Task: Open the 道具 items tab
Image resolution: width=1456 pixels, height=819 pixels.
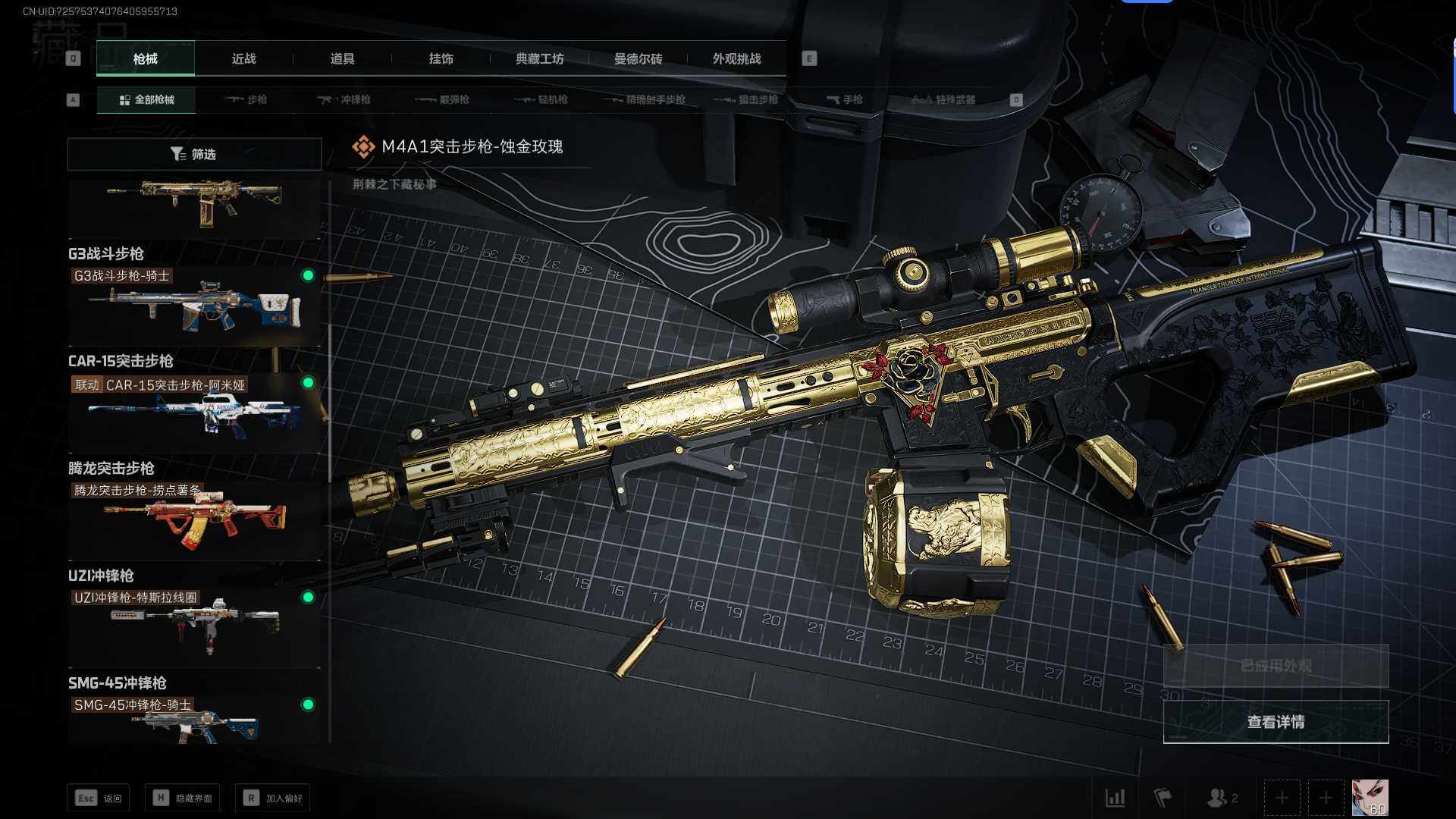Action: tap(342, 58)
